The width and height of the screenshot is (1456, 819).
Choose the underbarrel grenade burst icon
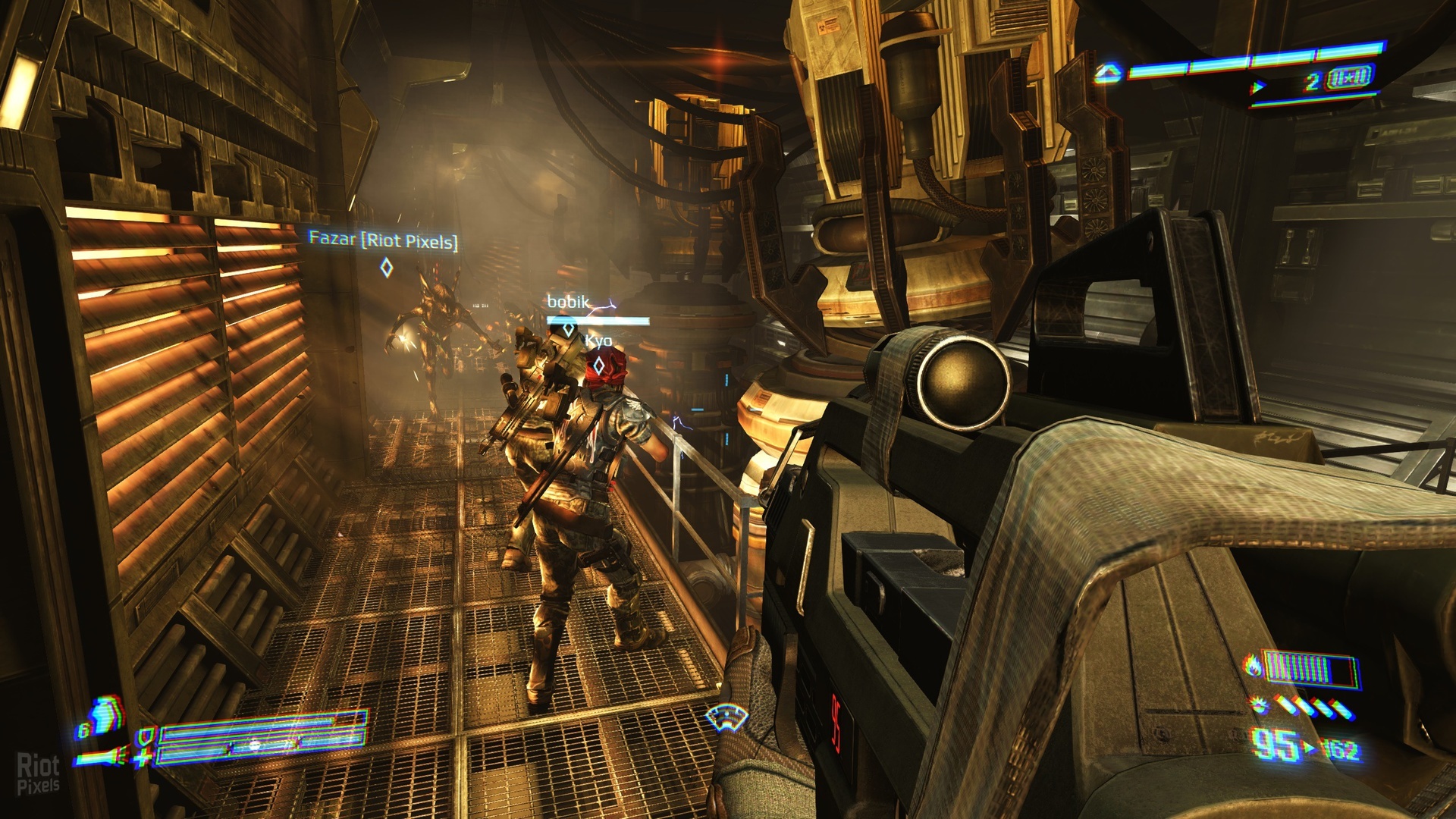[x=1260, y=707]
